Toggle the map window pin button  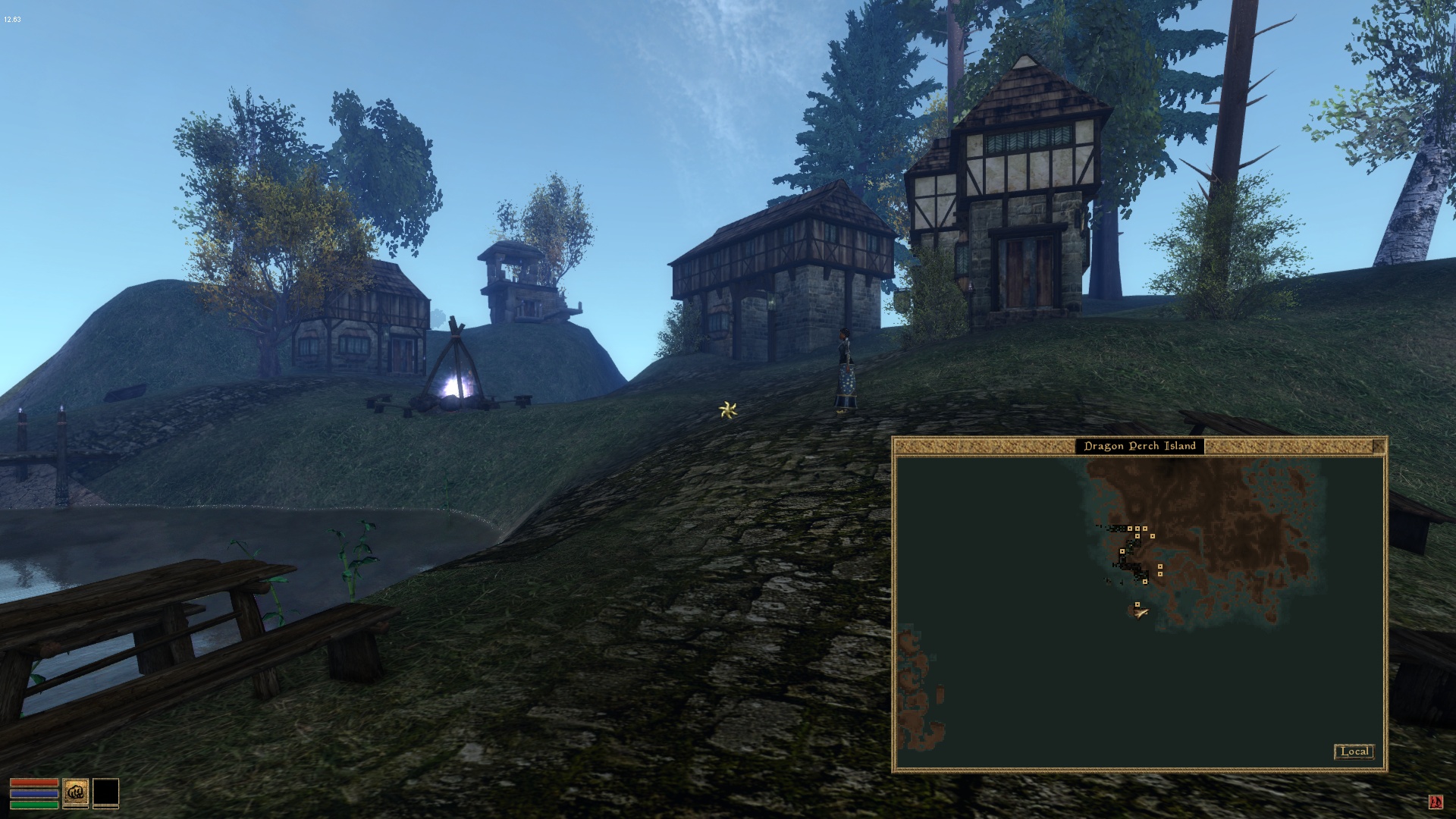(1378, 446)
